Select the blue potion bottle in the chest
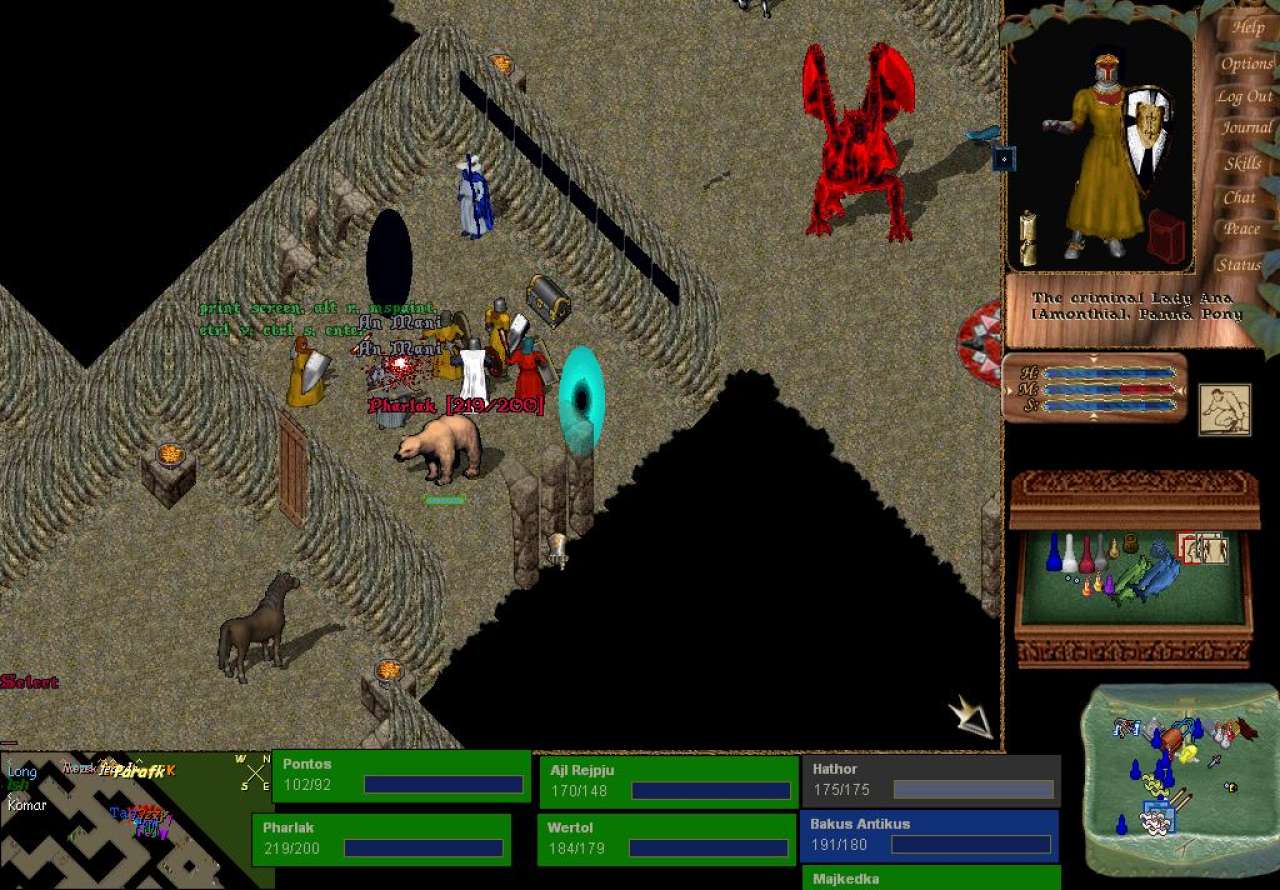Image resolution: width=1280 pixels, height=890 pixels. tap(1052, 553)
